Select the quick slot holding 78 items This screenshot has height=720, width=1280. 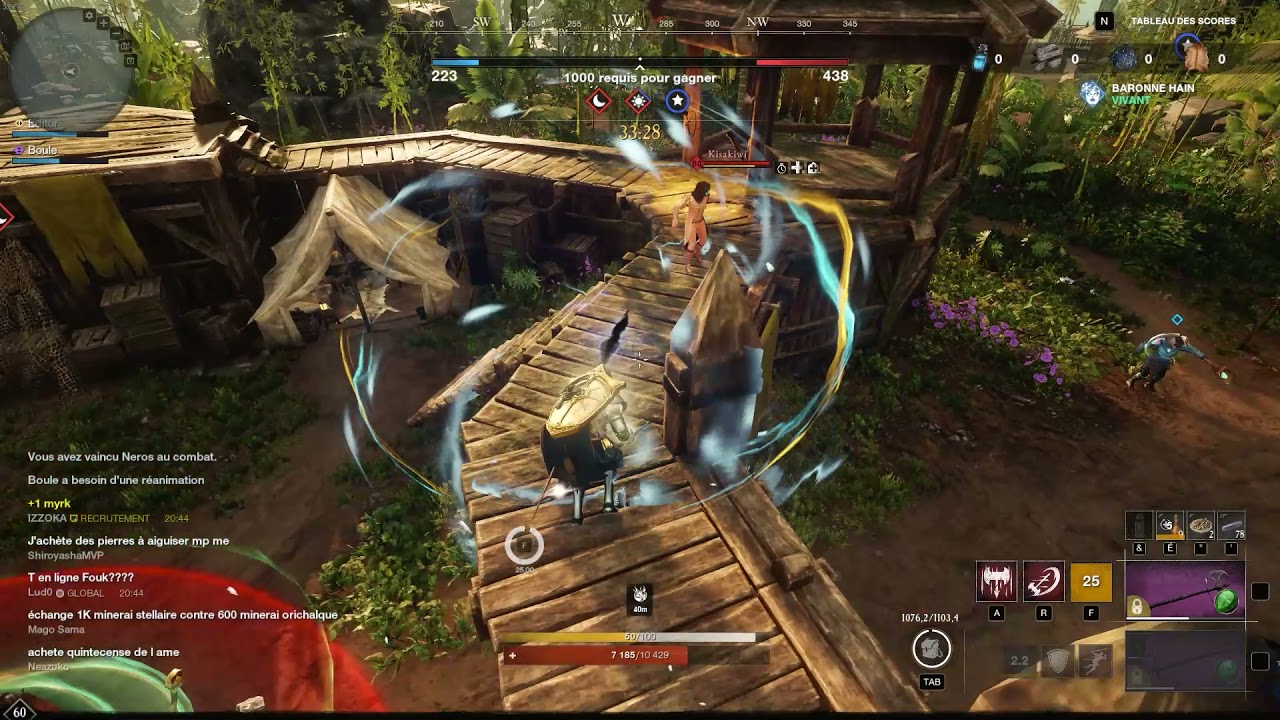click(1232, 525)
